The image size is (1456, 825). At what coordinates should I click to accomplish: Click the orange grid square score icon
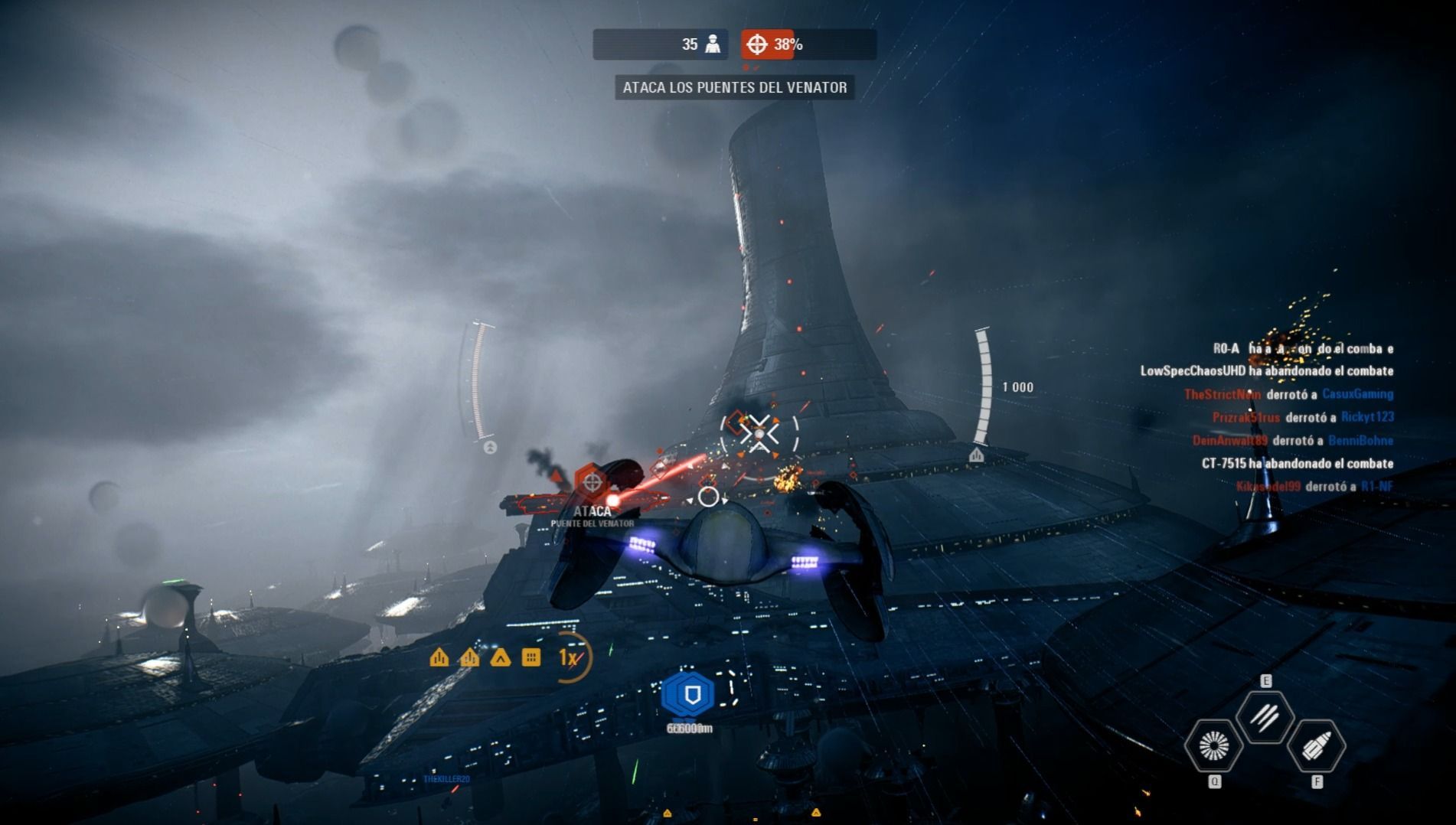530,657
